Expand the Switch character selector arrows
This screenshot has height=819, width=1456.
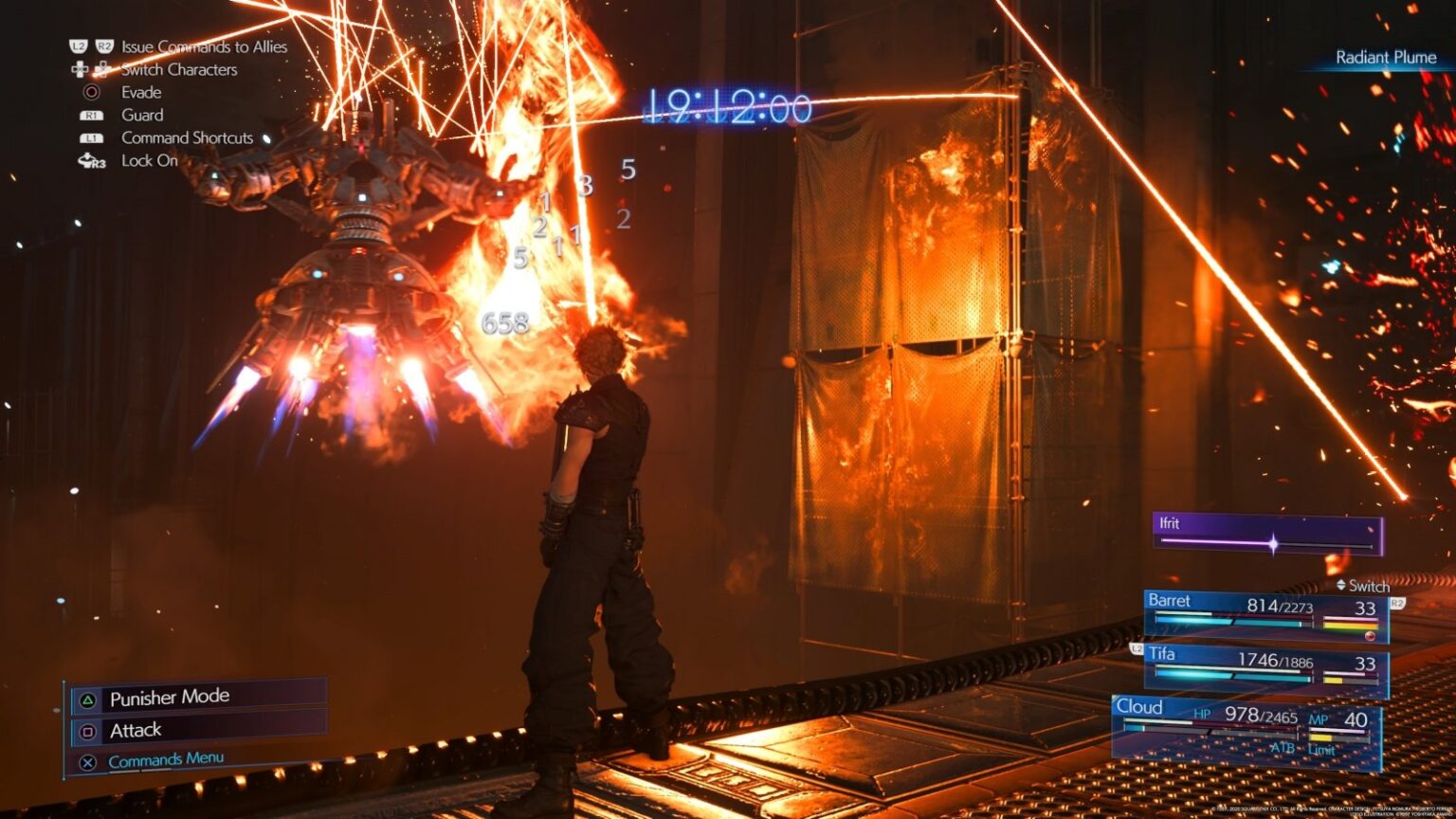pos(1340,585)
